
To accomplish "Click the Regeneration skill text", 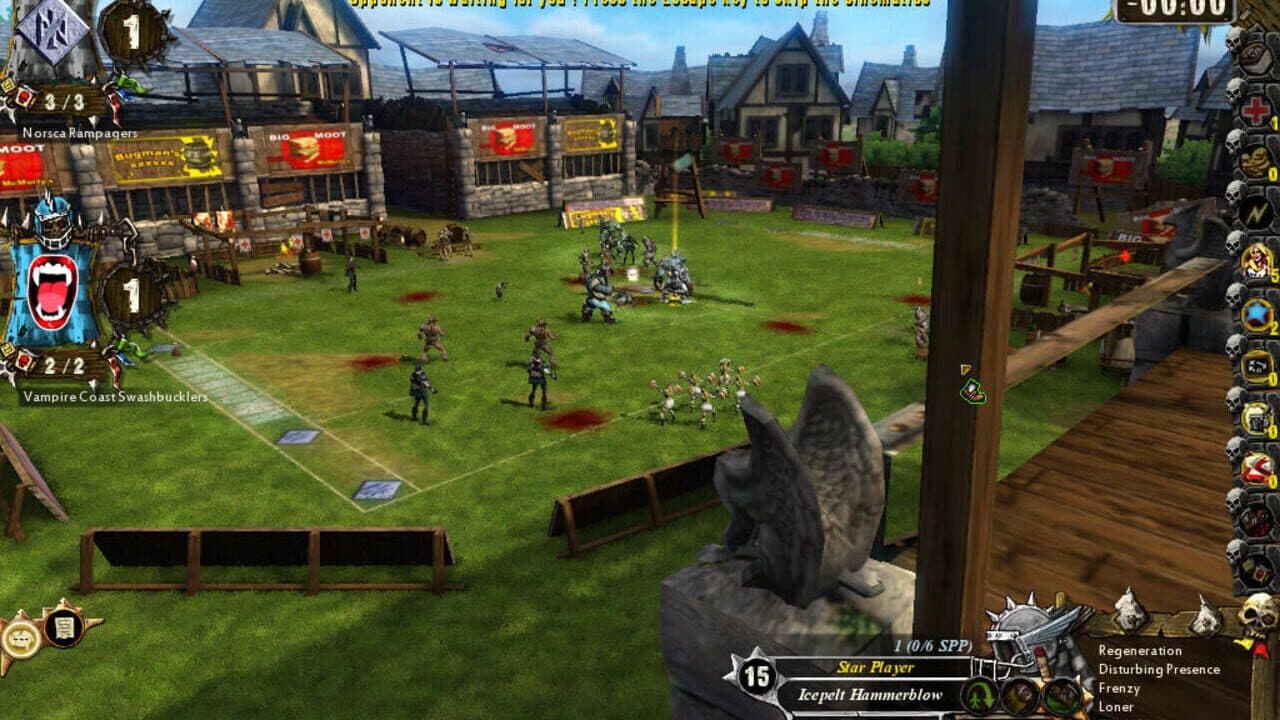I will point(1140,650).
